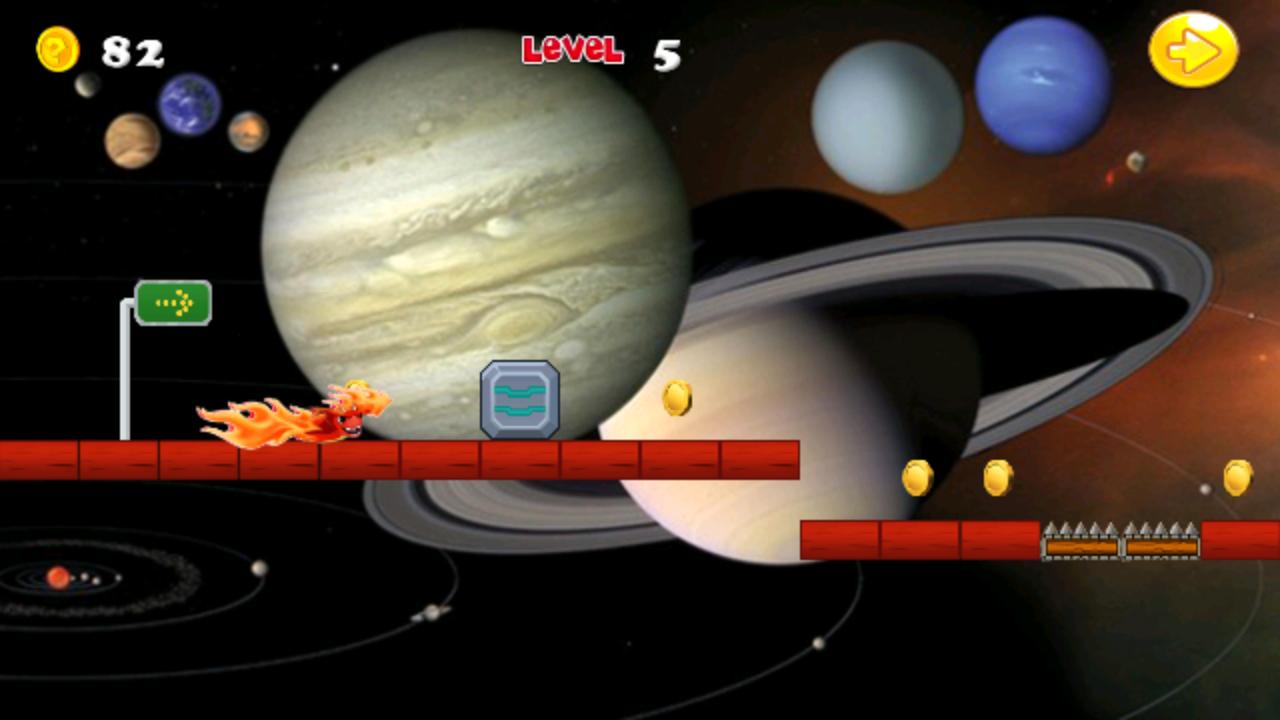Click the metal crate block

point(518,398)
